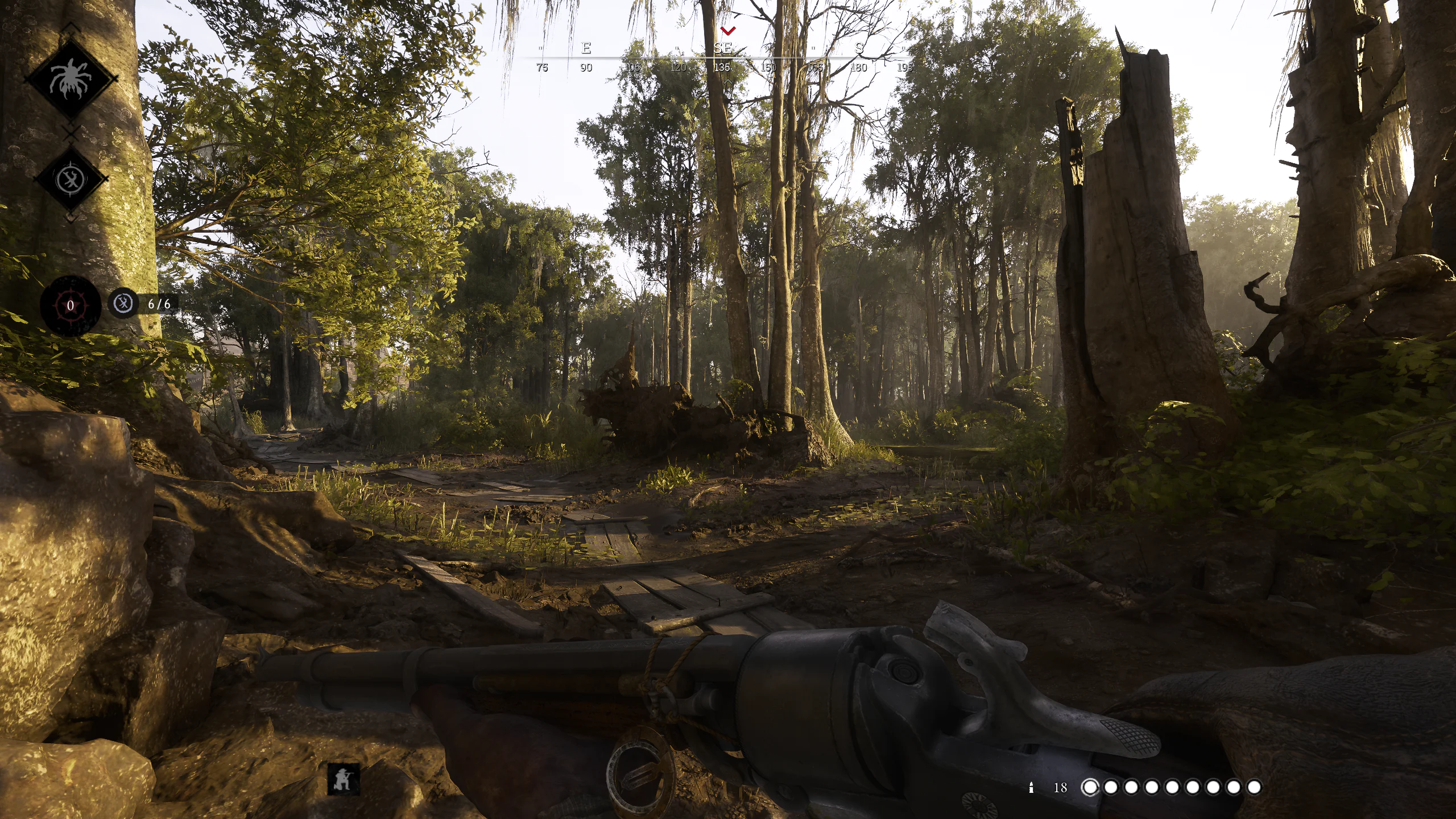The image size is (1456, 819).
Task: Click the fifth ammo chamber dot
Action: [1172, 787]
